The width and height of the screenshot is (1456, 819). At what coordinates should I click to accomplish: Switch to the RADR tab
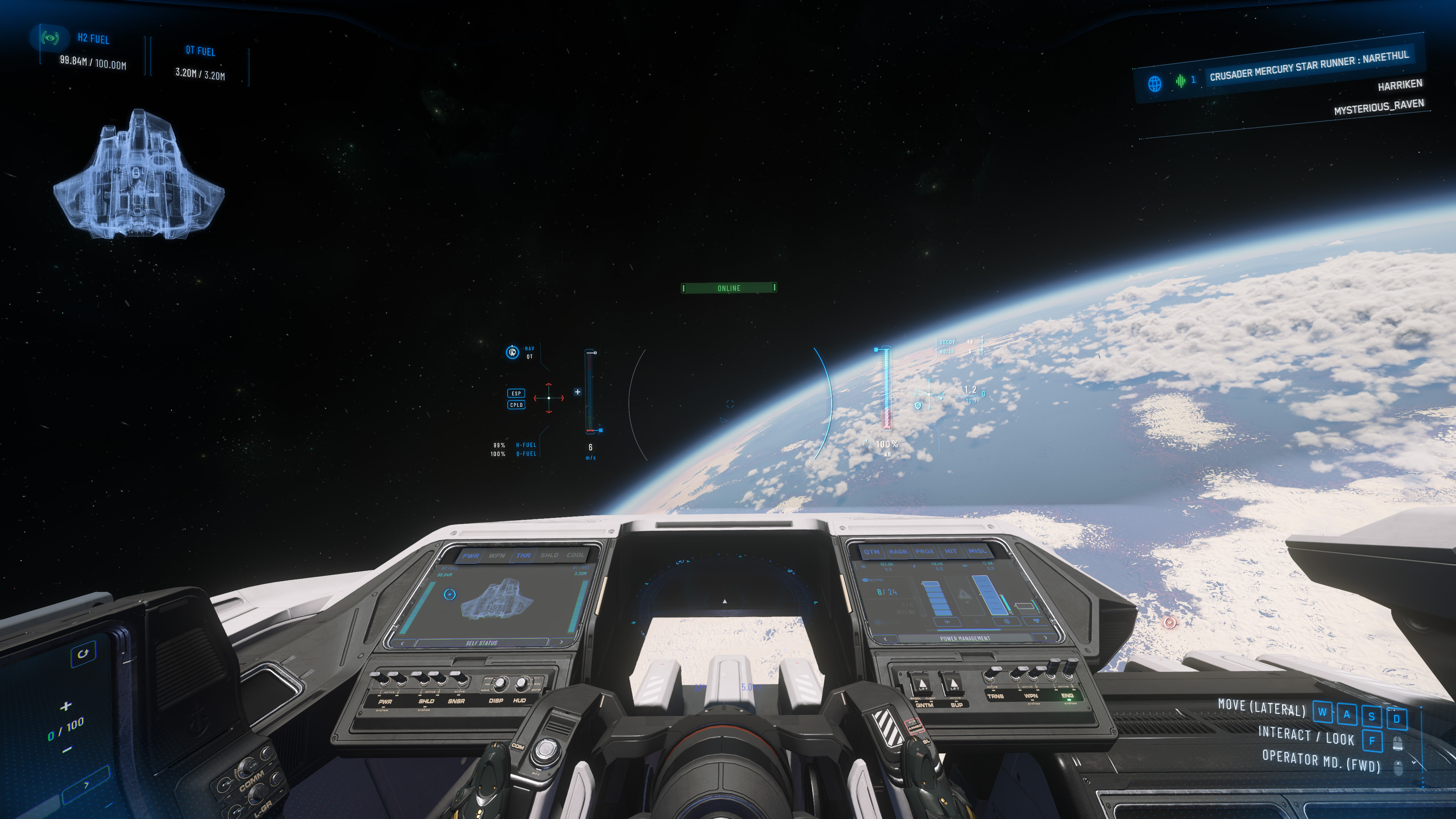click(897, 552)
